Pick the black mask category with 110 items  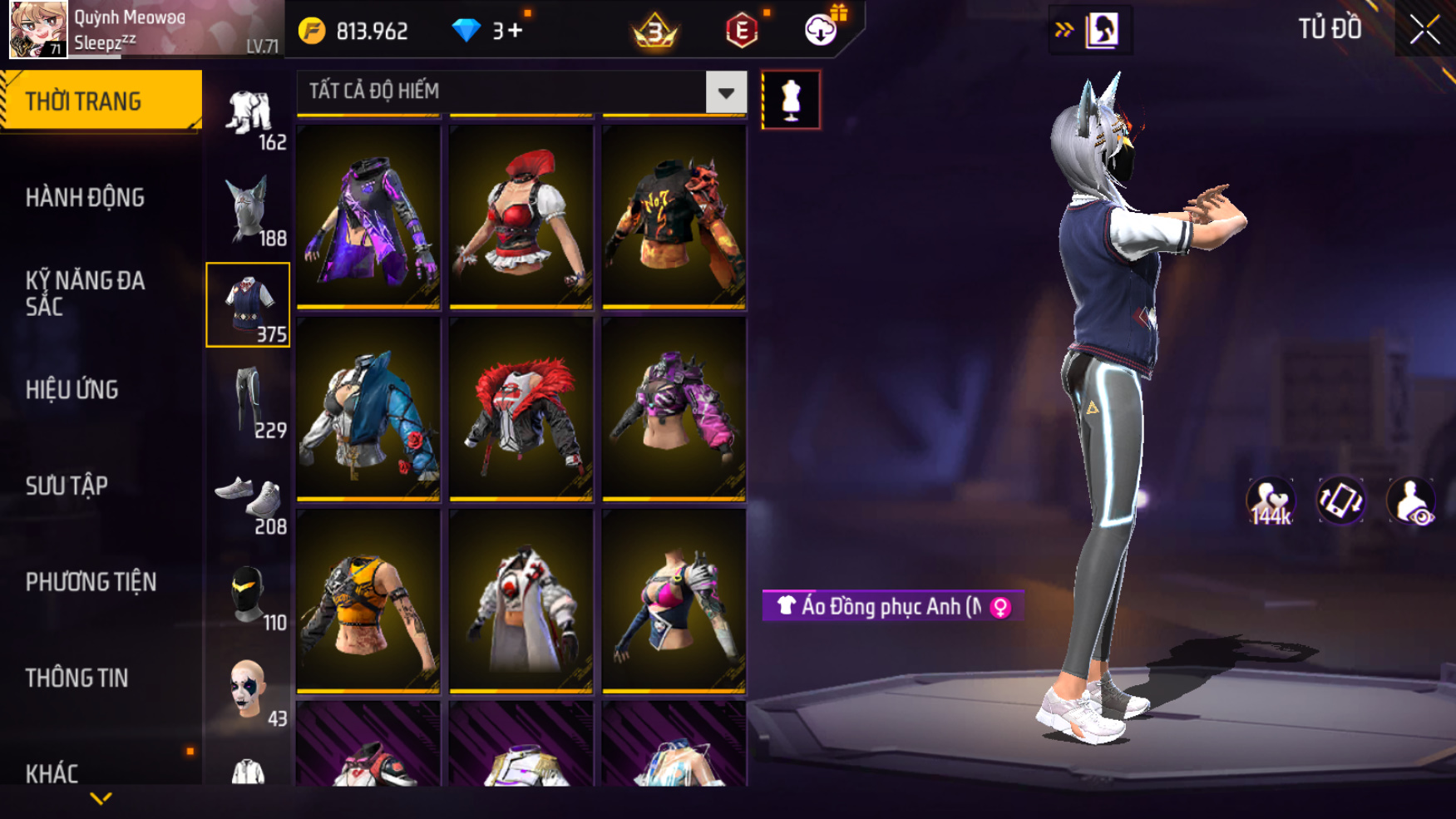coord(248,595)
